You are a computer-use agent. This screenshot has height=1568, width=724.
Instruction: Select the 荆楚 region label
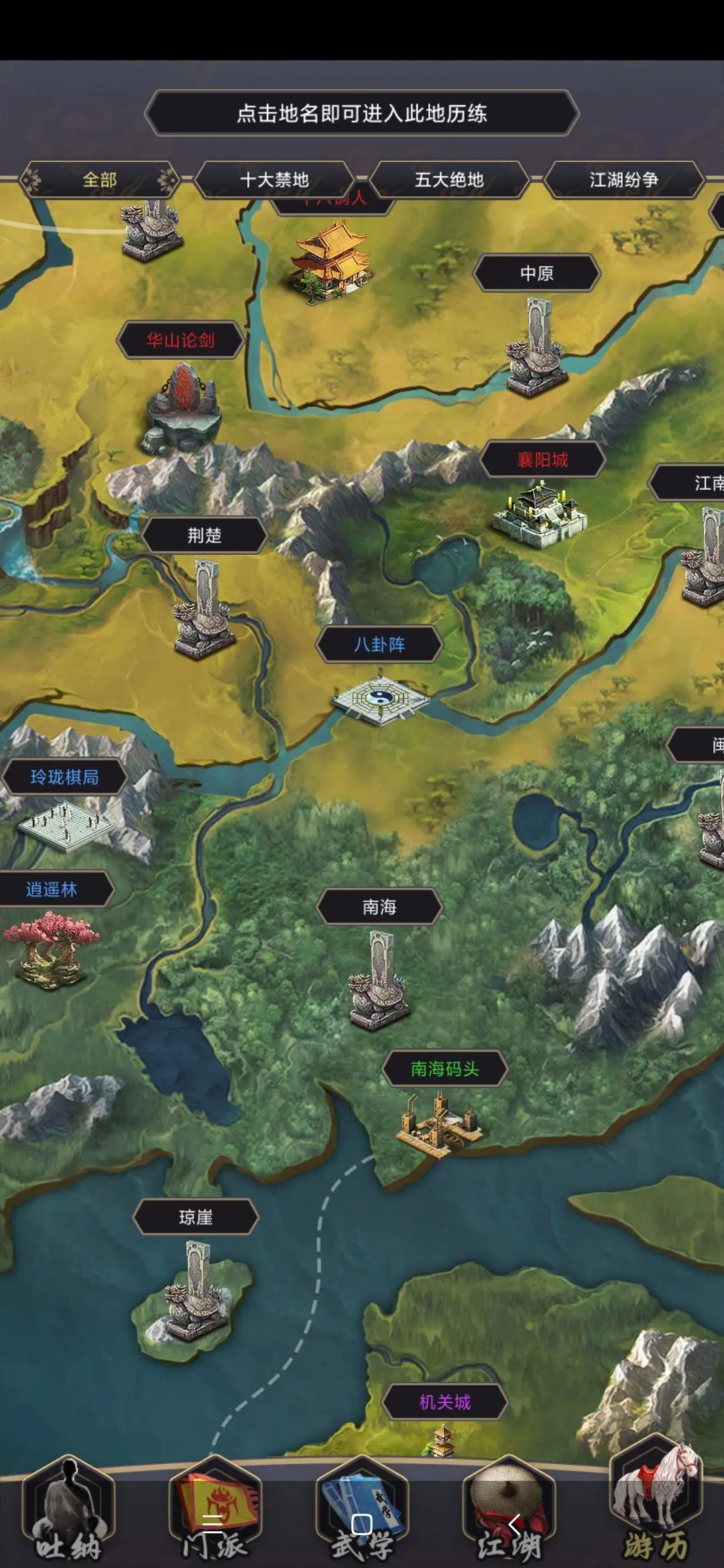(204, 535)
